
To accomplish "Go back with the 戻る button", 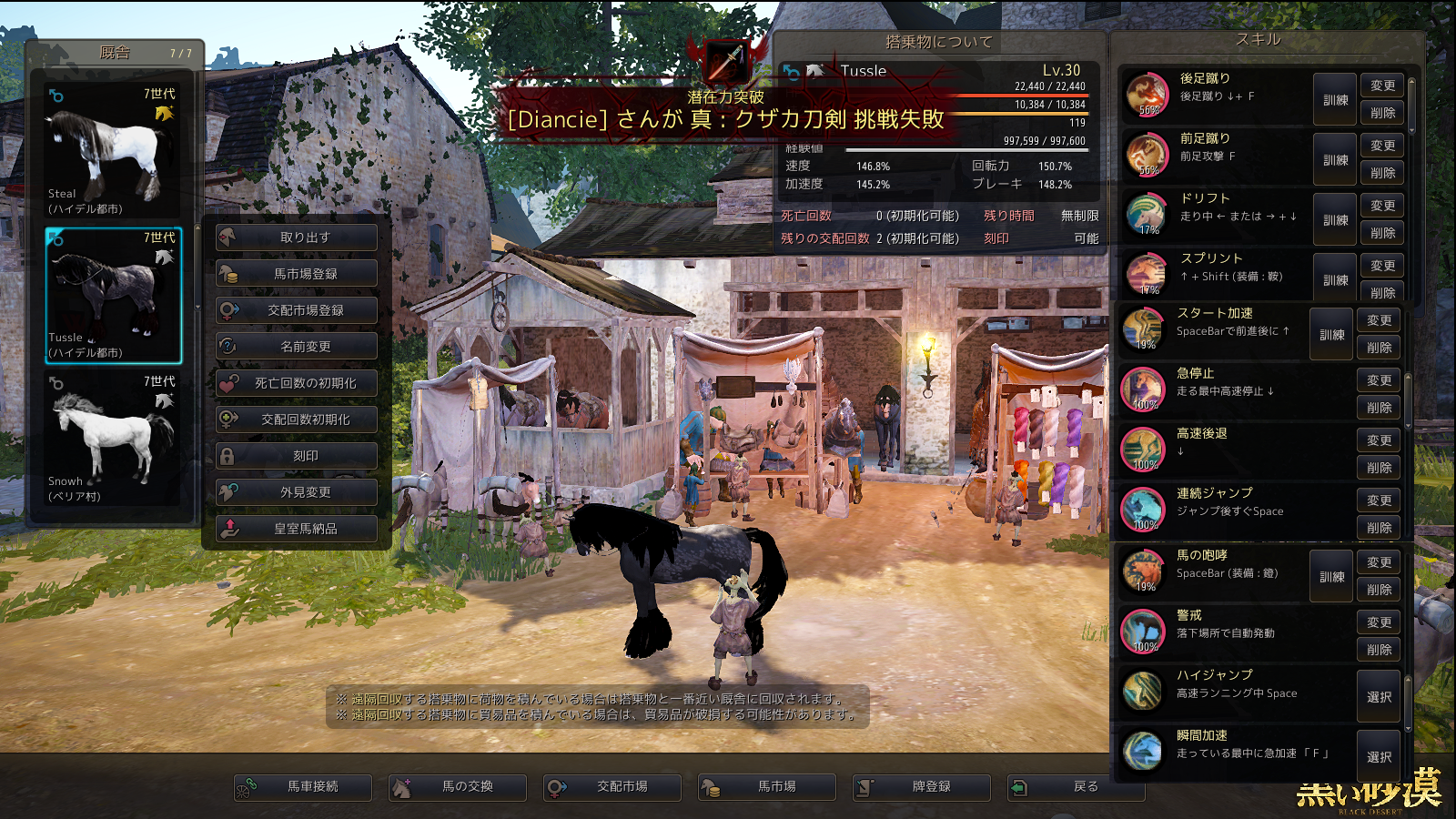I will point(1077,787).
